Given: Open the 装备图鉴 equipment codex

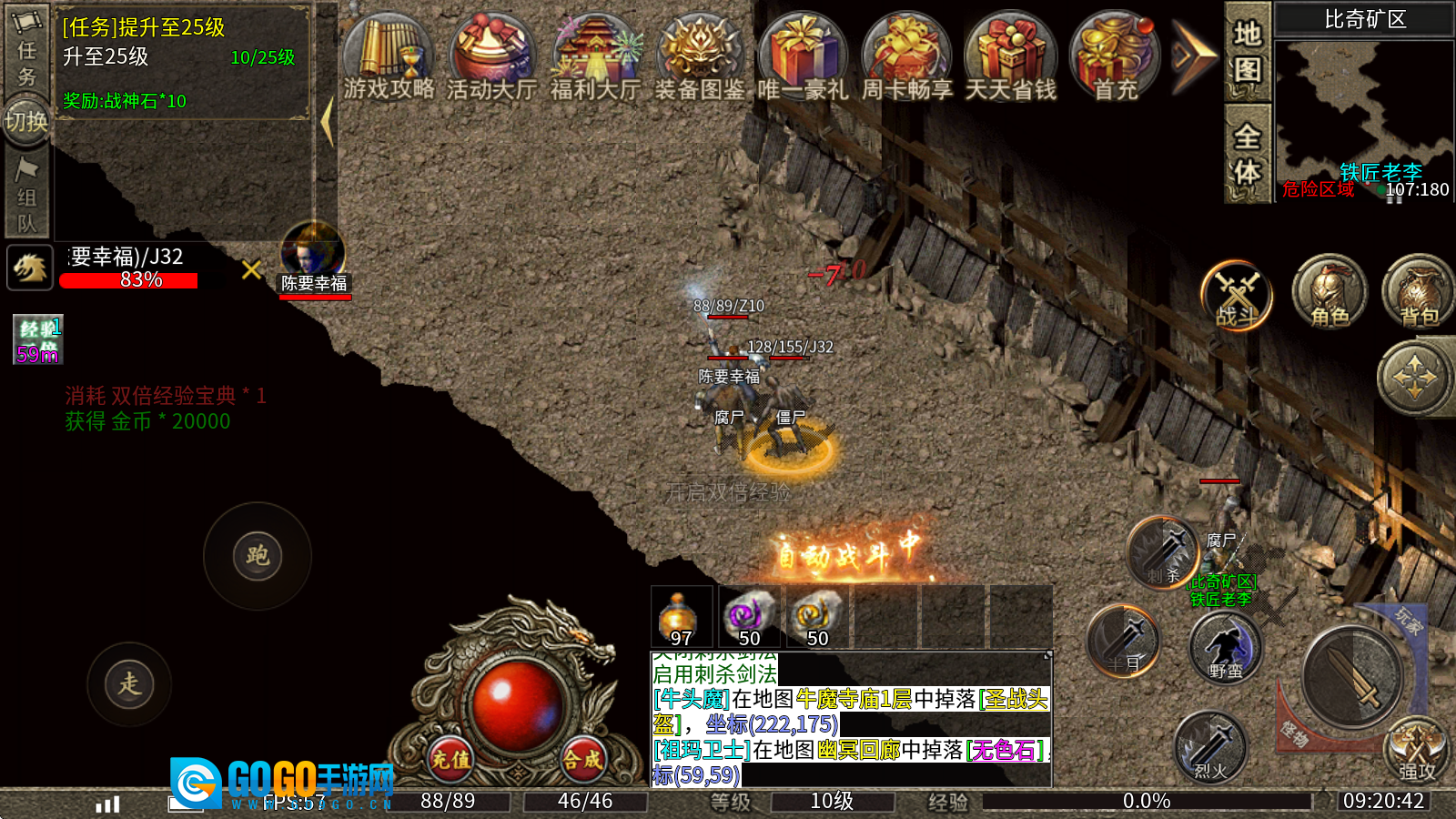Looking at the screenshot, I should (699, 56).
